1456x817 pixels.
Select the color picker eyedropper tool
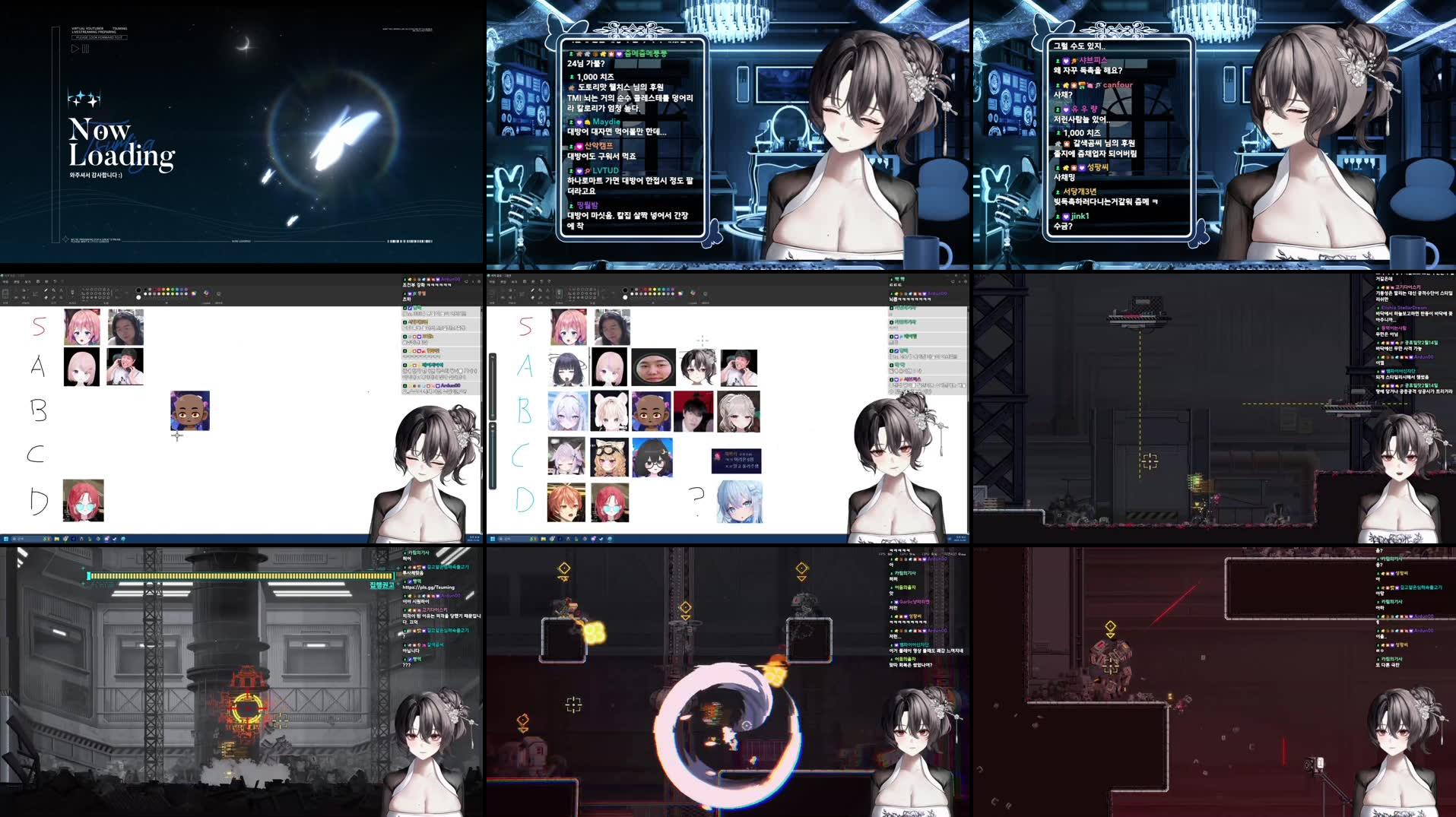pyautogui.click(x=53, y=297)
